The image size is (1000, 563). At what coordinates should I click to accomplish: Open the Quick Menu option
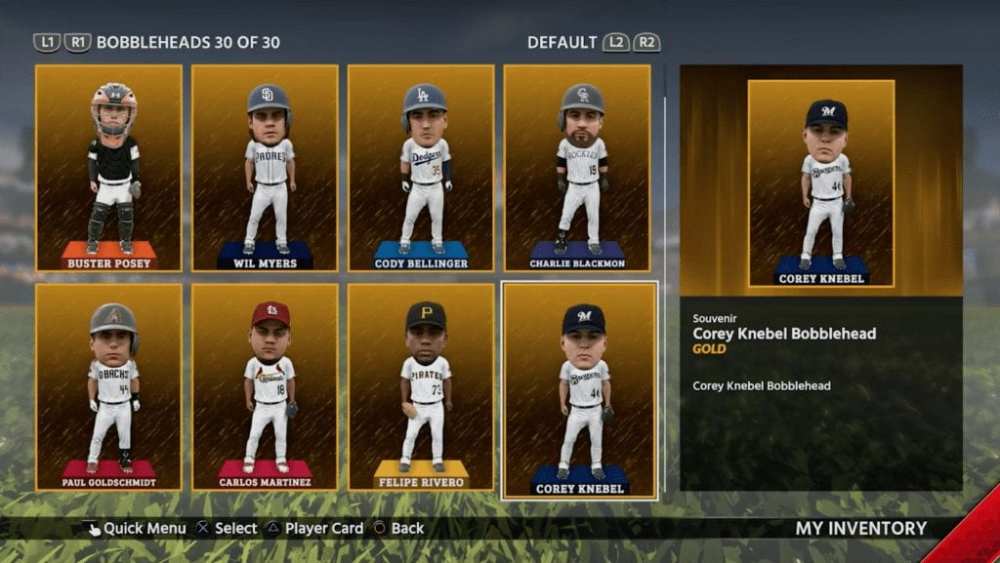tap(136, 528)
